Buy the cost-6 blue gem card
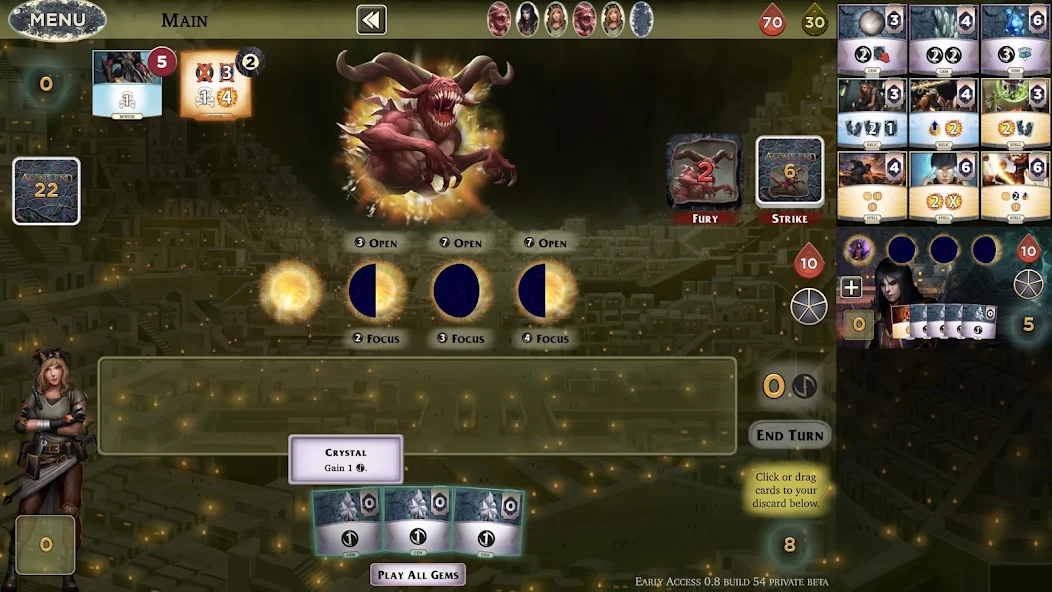Screen dimensions: 1052x592 (1015, 40)
